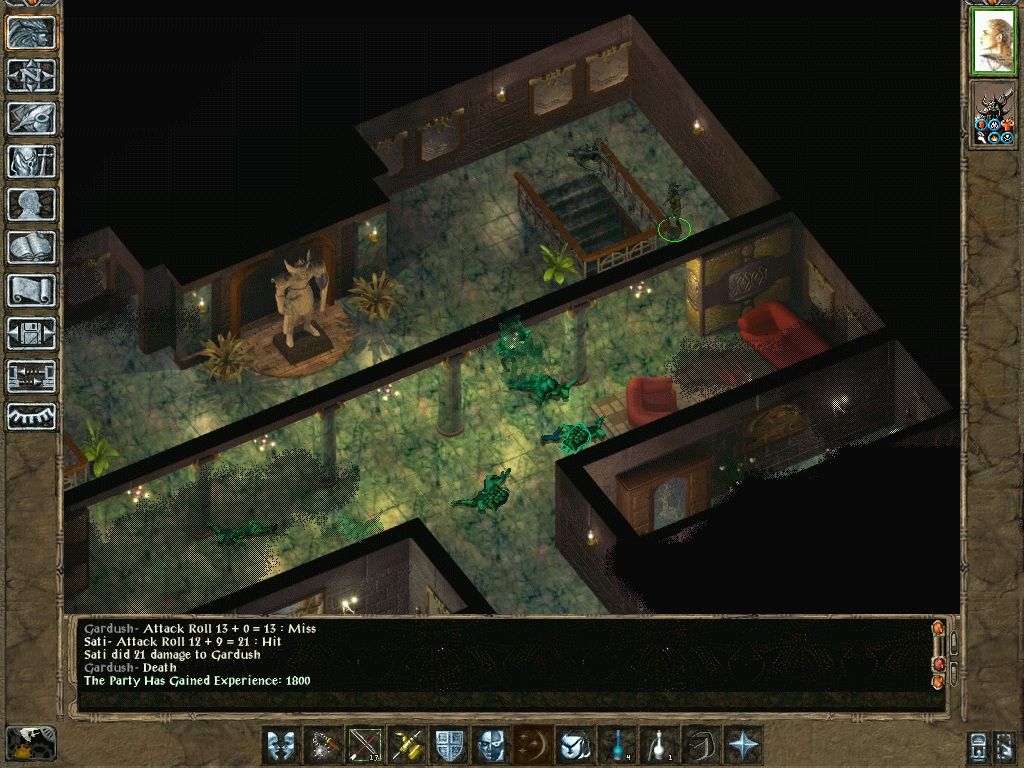Screen dimensions: 1024x768
Task: Open the mage spellbook
Action: pos(31,247)
